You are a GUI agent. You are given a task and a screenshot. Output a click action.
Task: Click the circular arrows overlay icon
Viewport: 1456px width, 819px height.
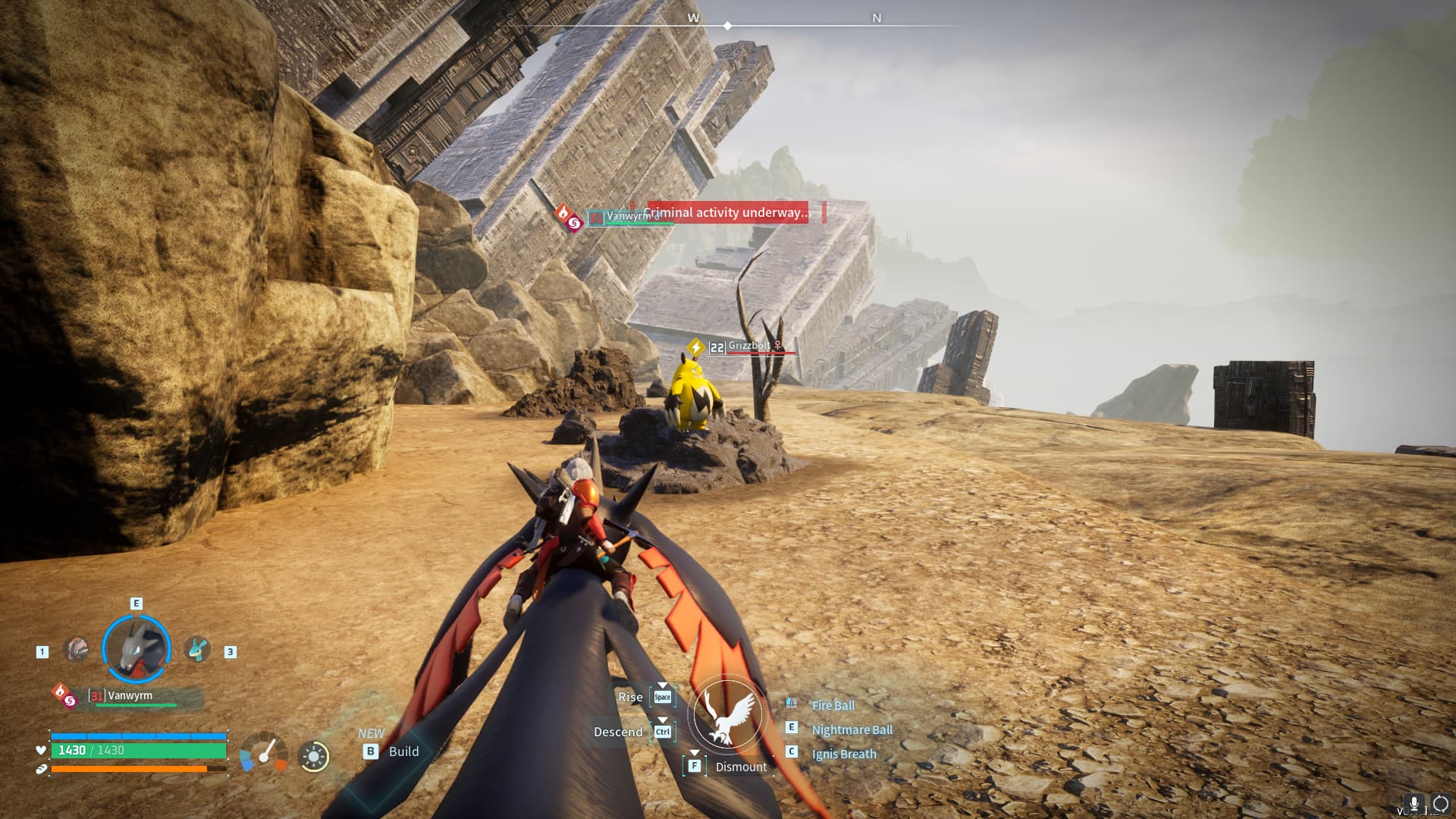click(1441, 804)
